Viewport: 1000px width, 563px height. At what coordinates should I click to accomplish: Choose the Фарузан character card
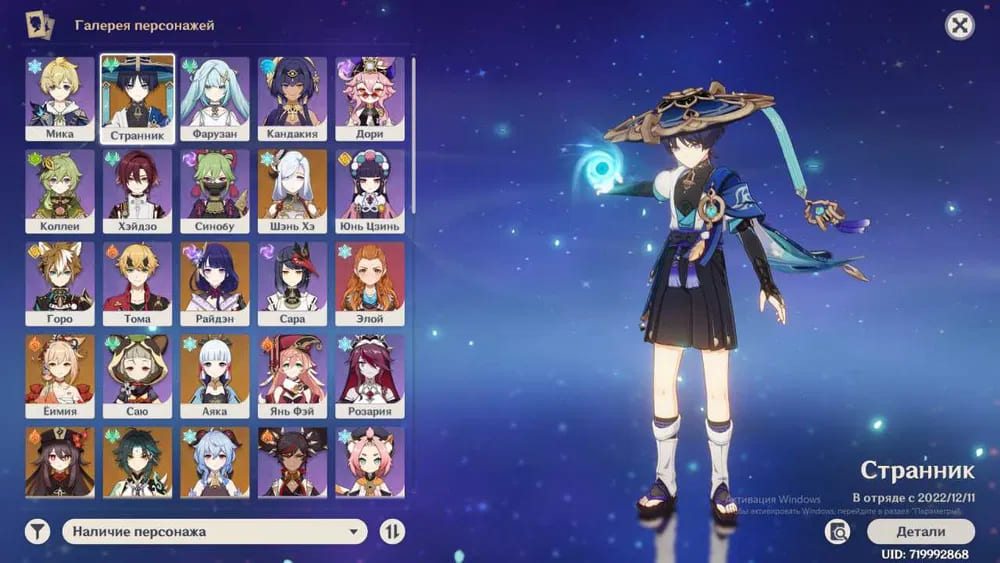pyautogui.click(x=215, y=98)
